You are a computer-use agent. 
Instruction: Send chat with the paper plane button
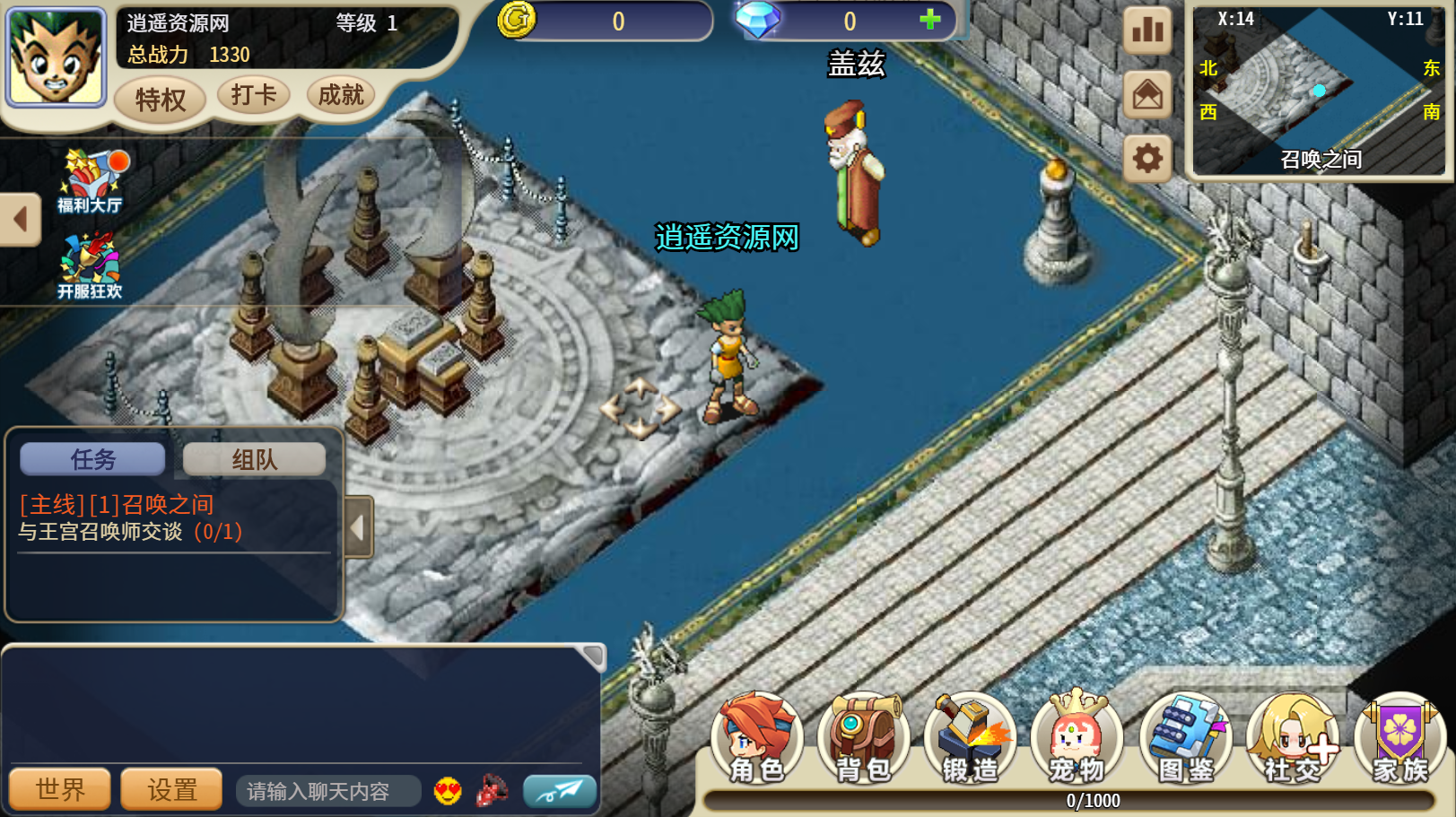pos(560,790)
